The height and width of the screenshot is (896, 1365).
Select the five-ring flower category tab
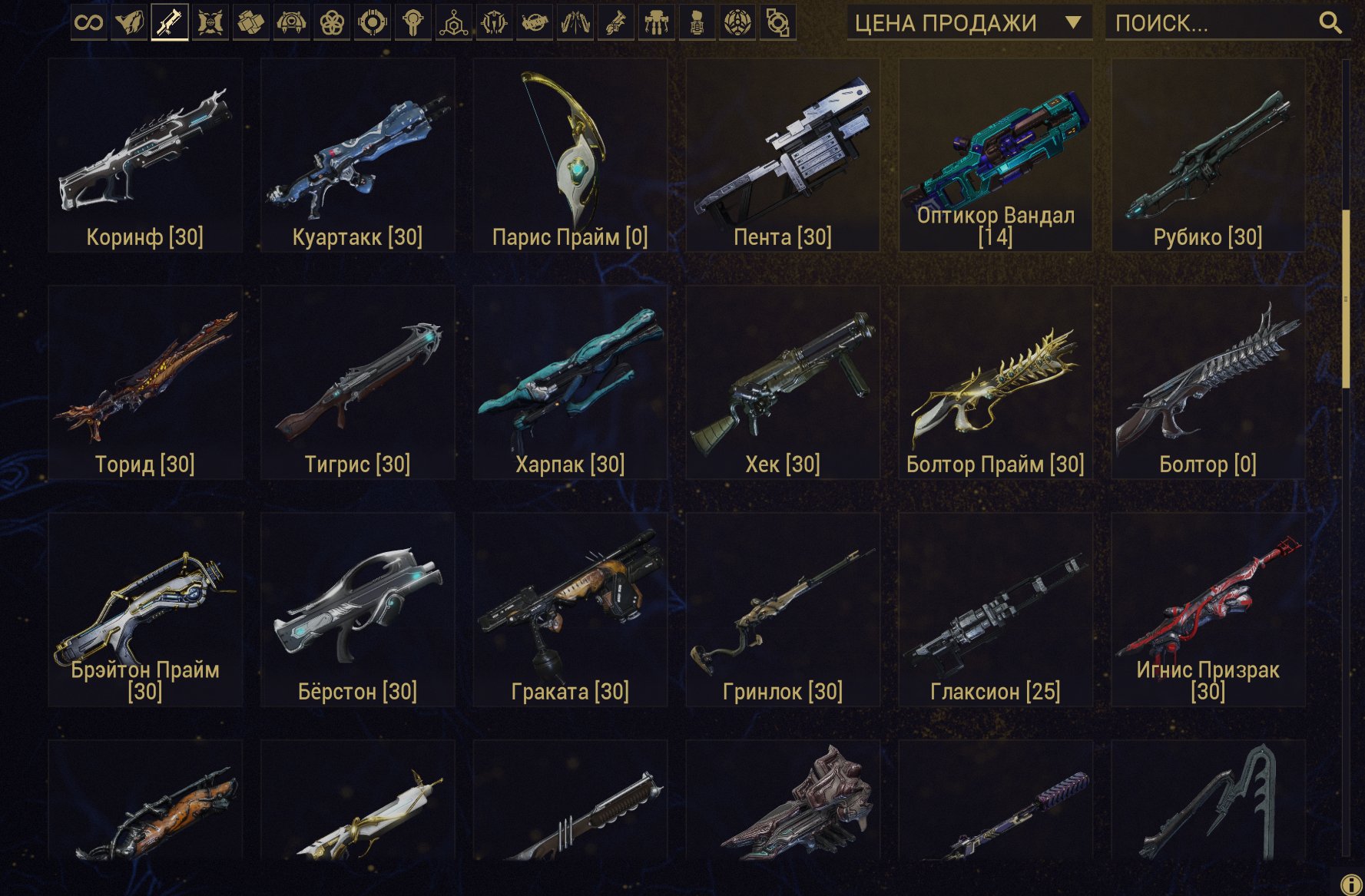[x=332, y=22]
